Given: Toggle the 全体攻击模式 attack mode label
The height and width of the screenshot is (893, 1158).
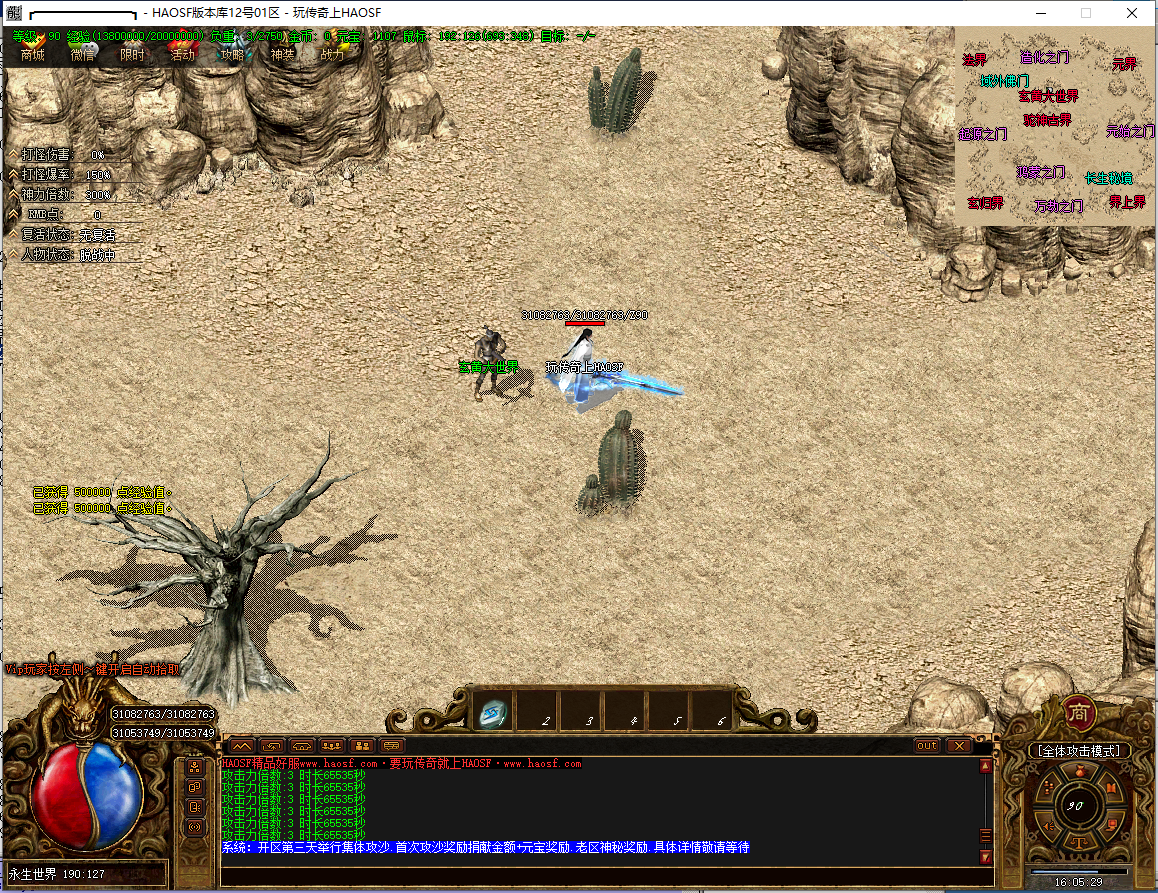Looking at the screenshot, I should (x=1079, y=750).
